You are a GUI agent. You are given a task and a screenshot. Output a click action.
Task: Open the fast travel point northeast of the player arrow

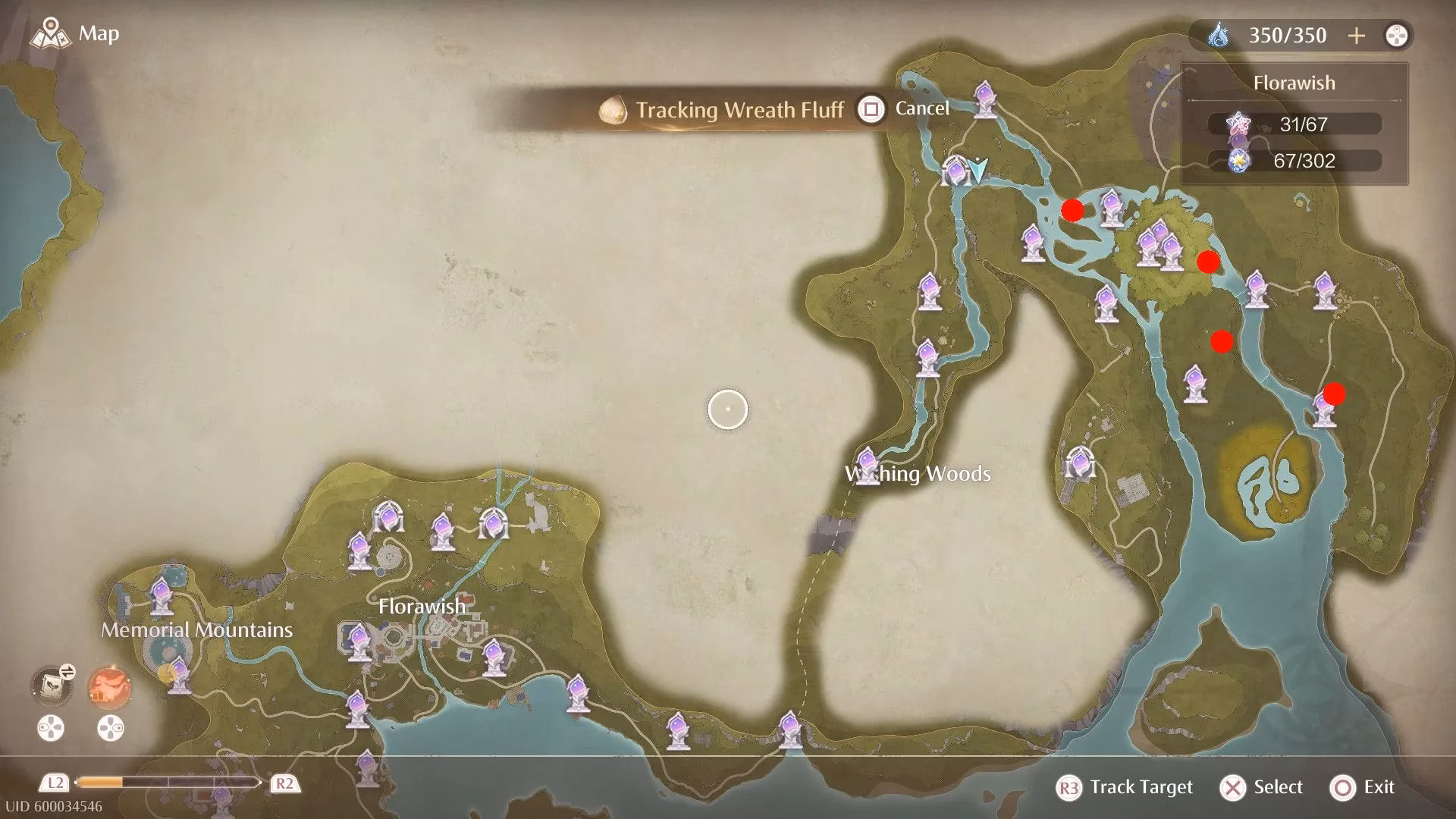coord(984,99)
